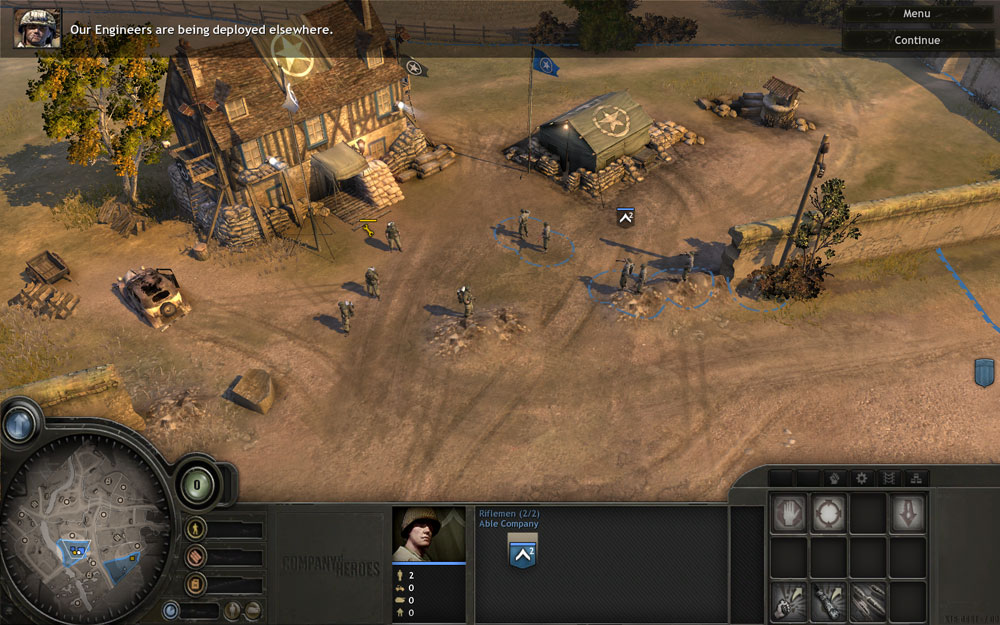Select the infantry soldier round icon
Screen dimensions: 1000x625
pos(197,530)
